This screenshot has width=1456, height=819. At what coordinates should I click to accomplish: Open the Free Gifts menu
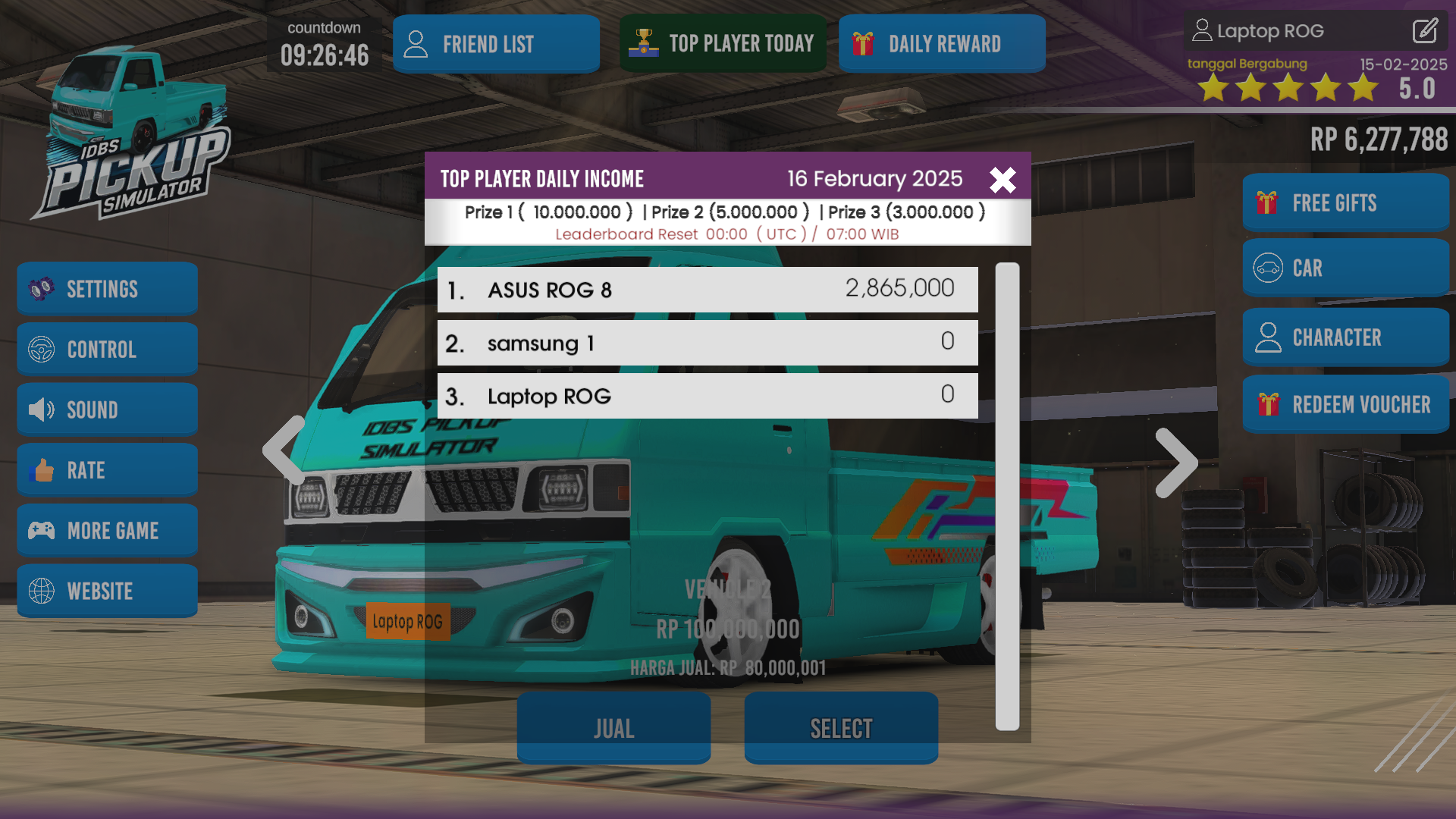click(1345, 202)
